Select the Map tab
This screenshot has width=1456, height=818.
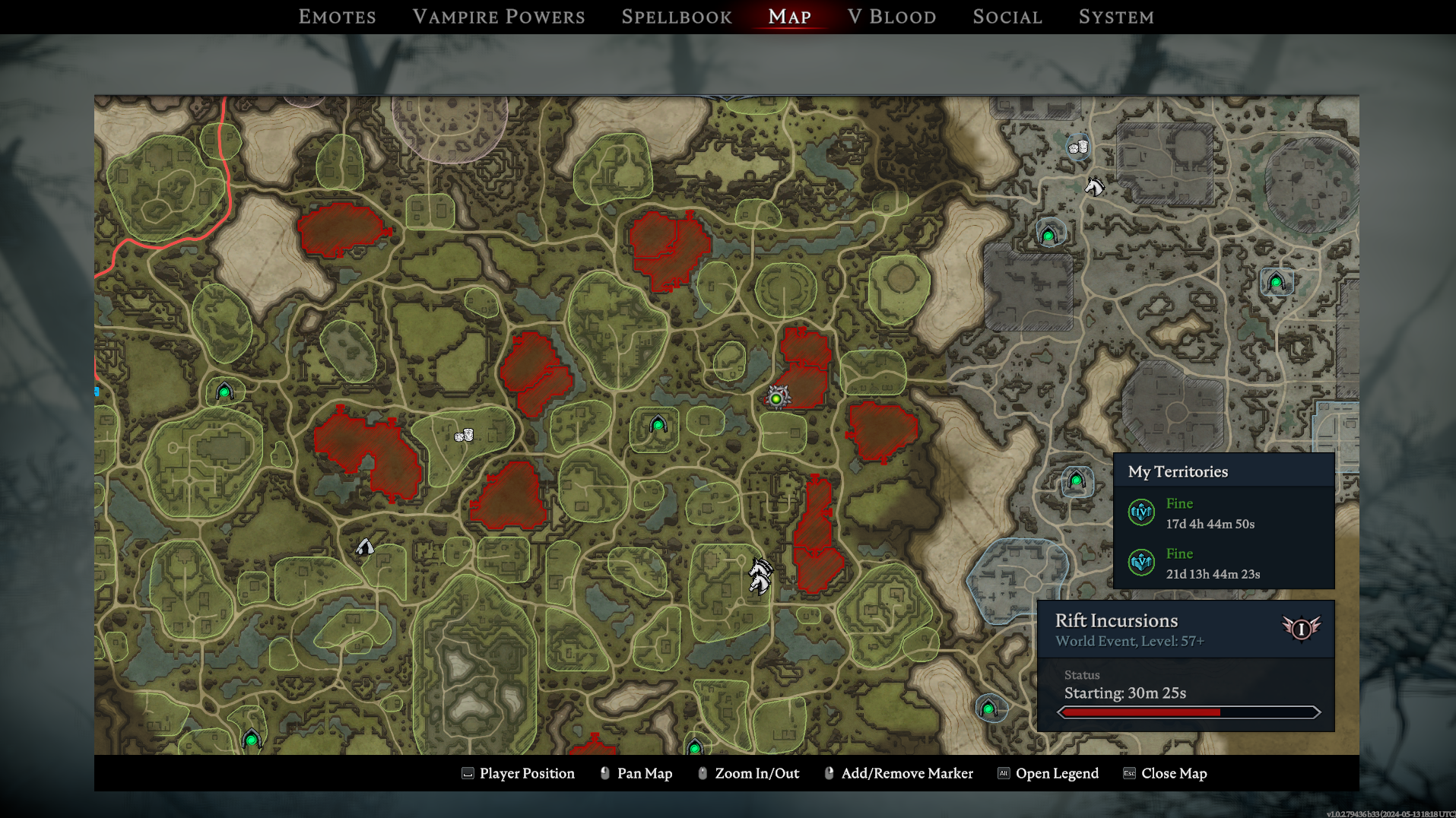coord(789,17)
